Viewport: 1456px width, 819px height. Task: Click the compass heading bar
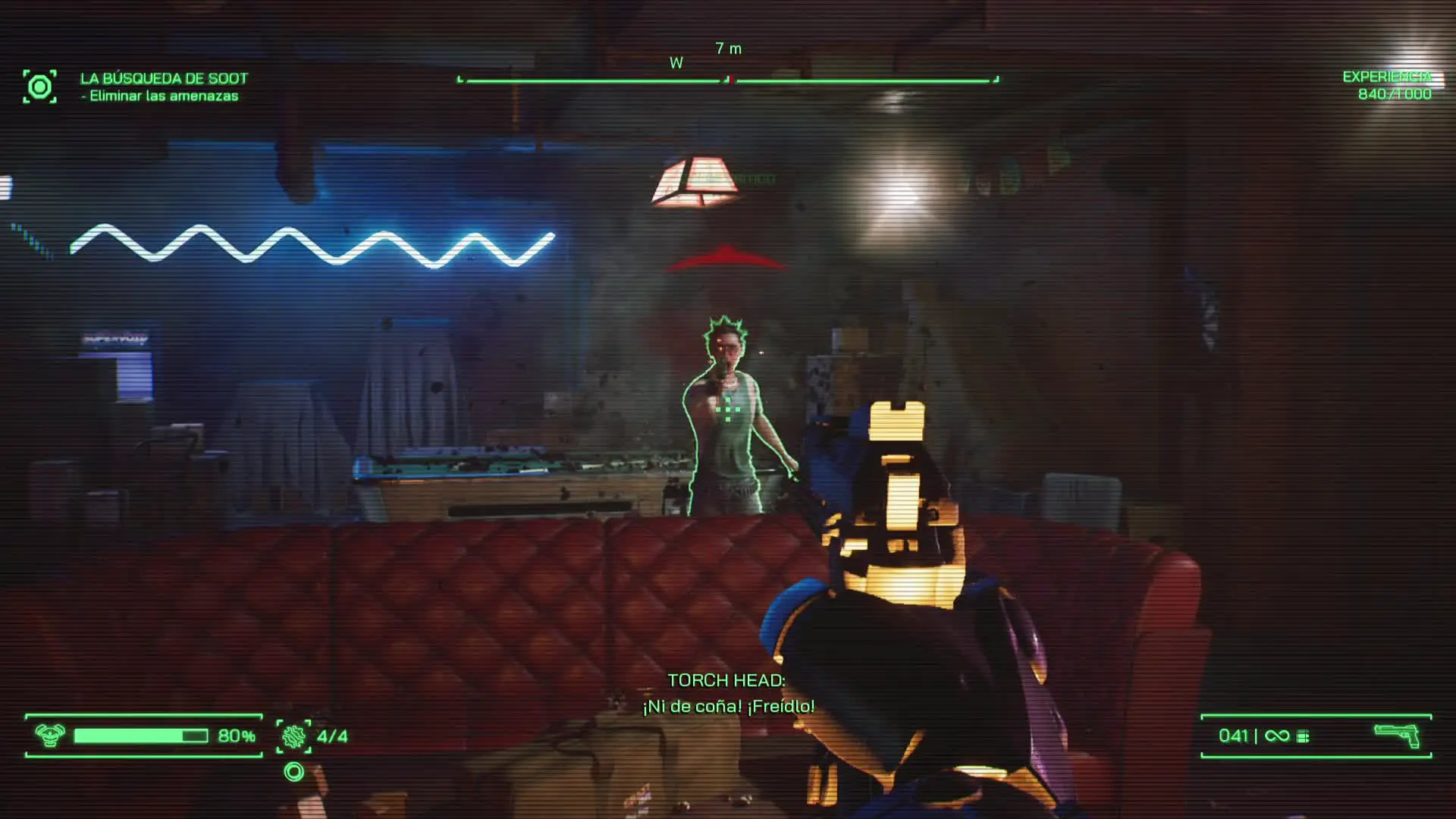coord(728,79)
